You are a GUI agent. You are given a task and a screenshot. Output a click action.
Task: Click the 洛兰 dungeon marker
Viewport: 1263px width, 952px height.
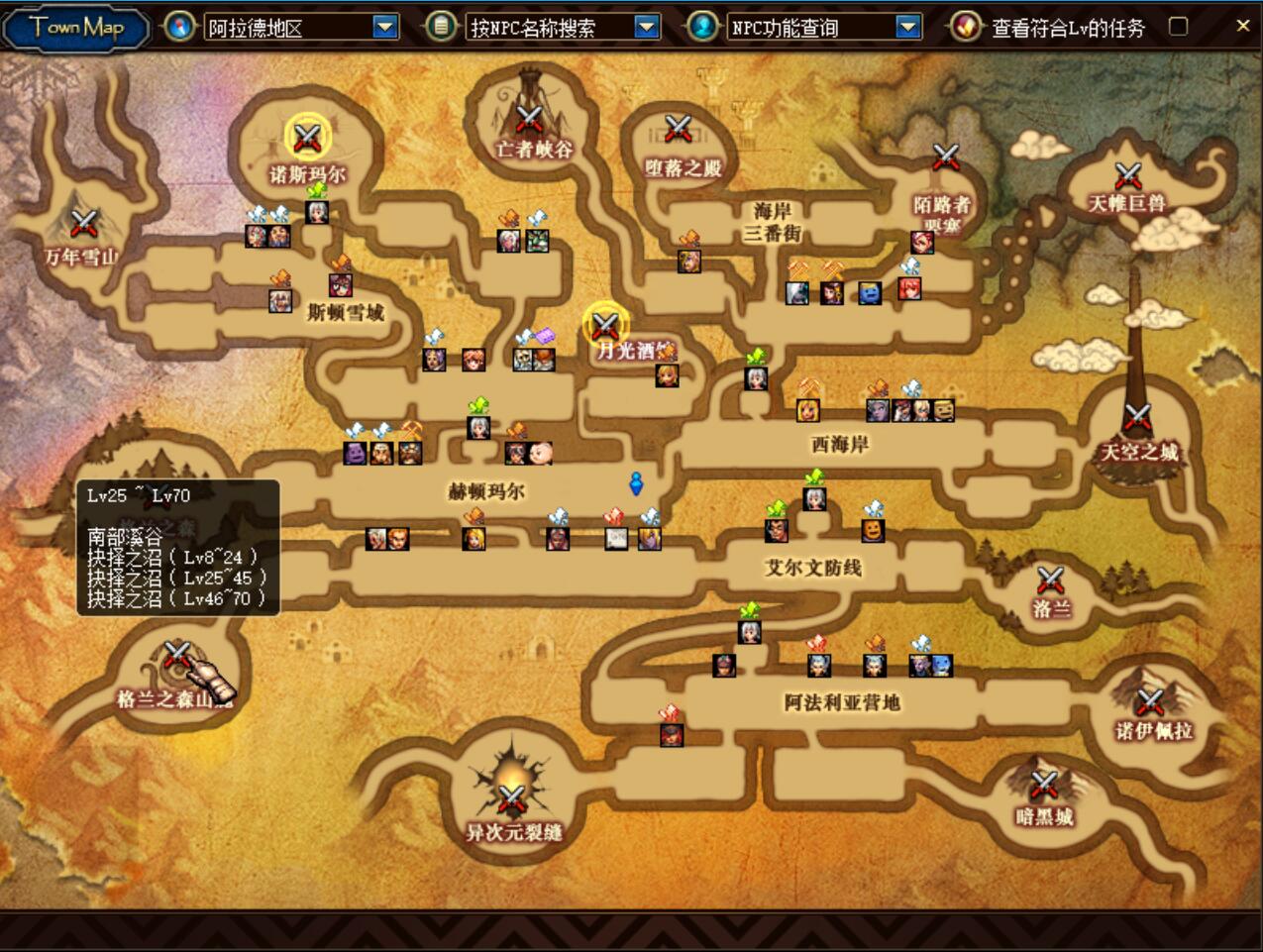pos(1050,580)
